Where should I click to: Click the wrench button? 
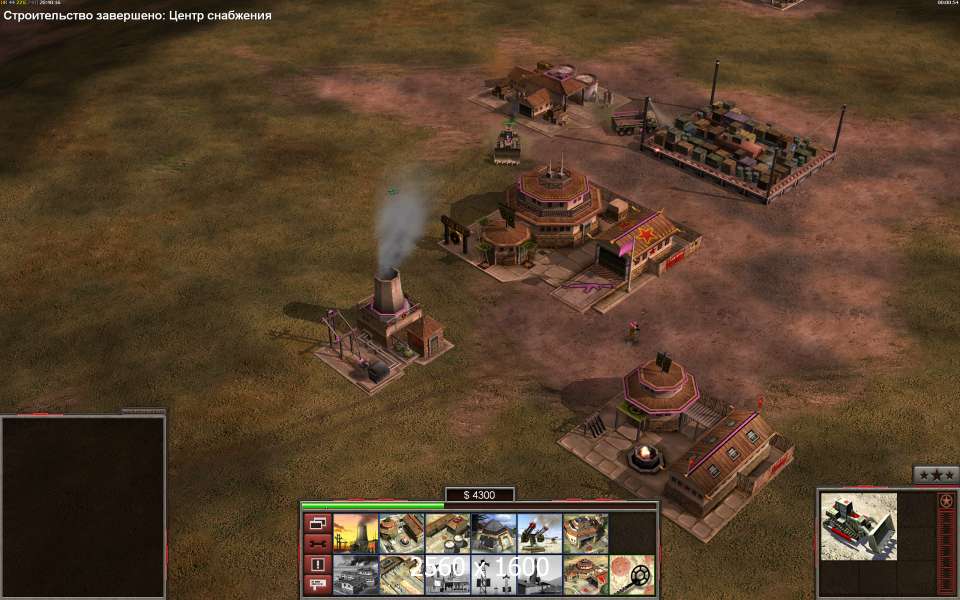point(317,543)
